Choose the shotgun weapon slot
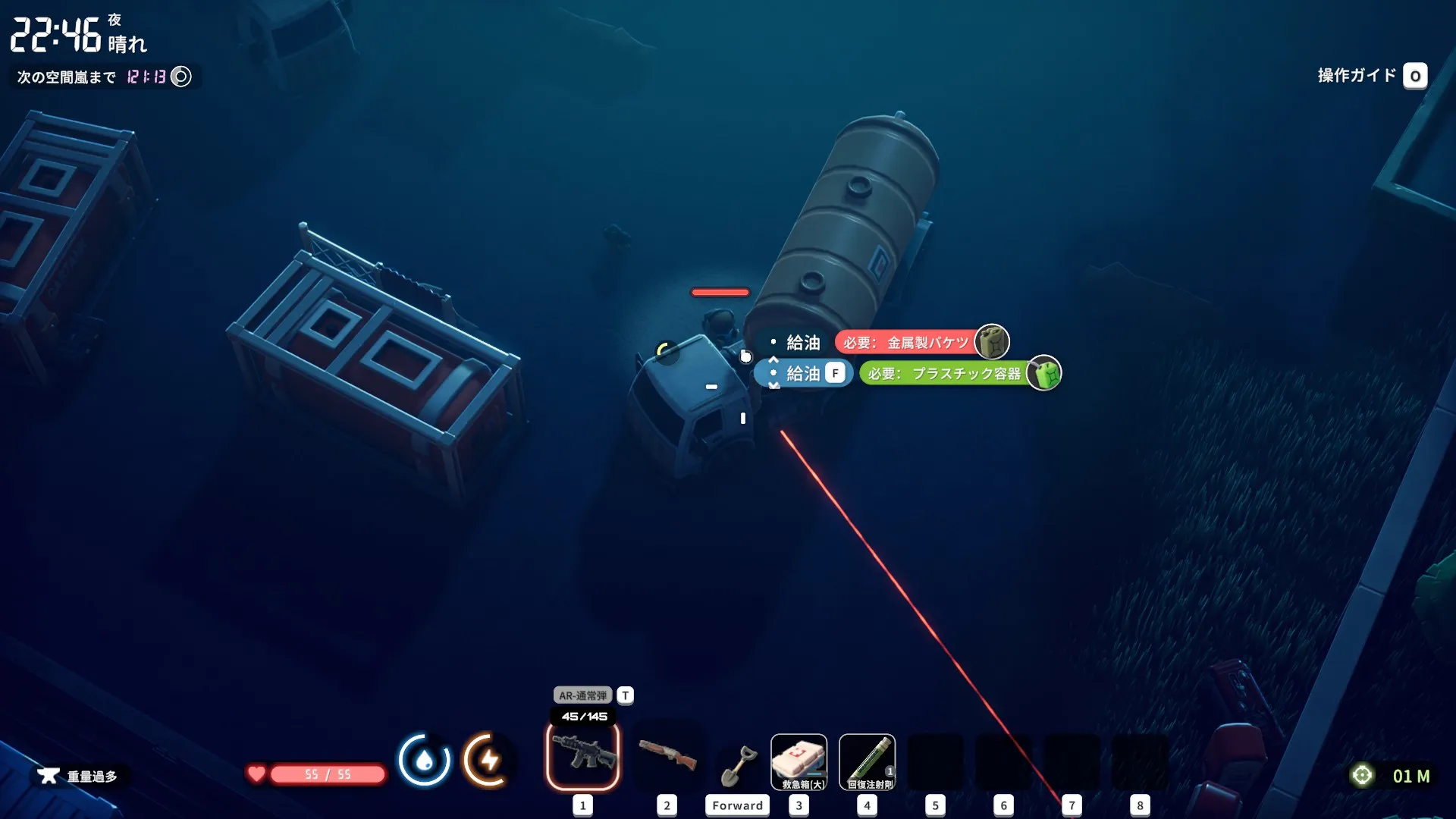This screenshot has height=819, width=1456. pyautogui.click(x=667, y=755)
